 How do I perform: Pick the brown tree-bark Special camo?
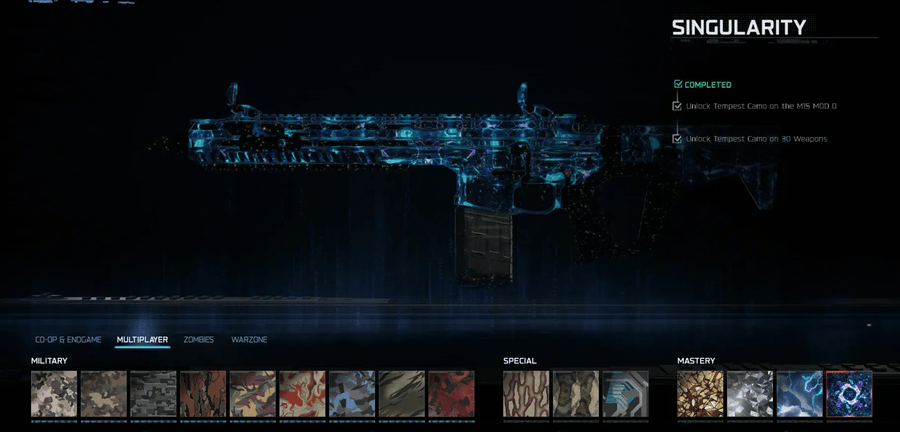[x=526, y=394]
